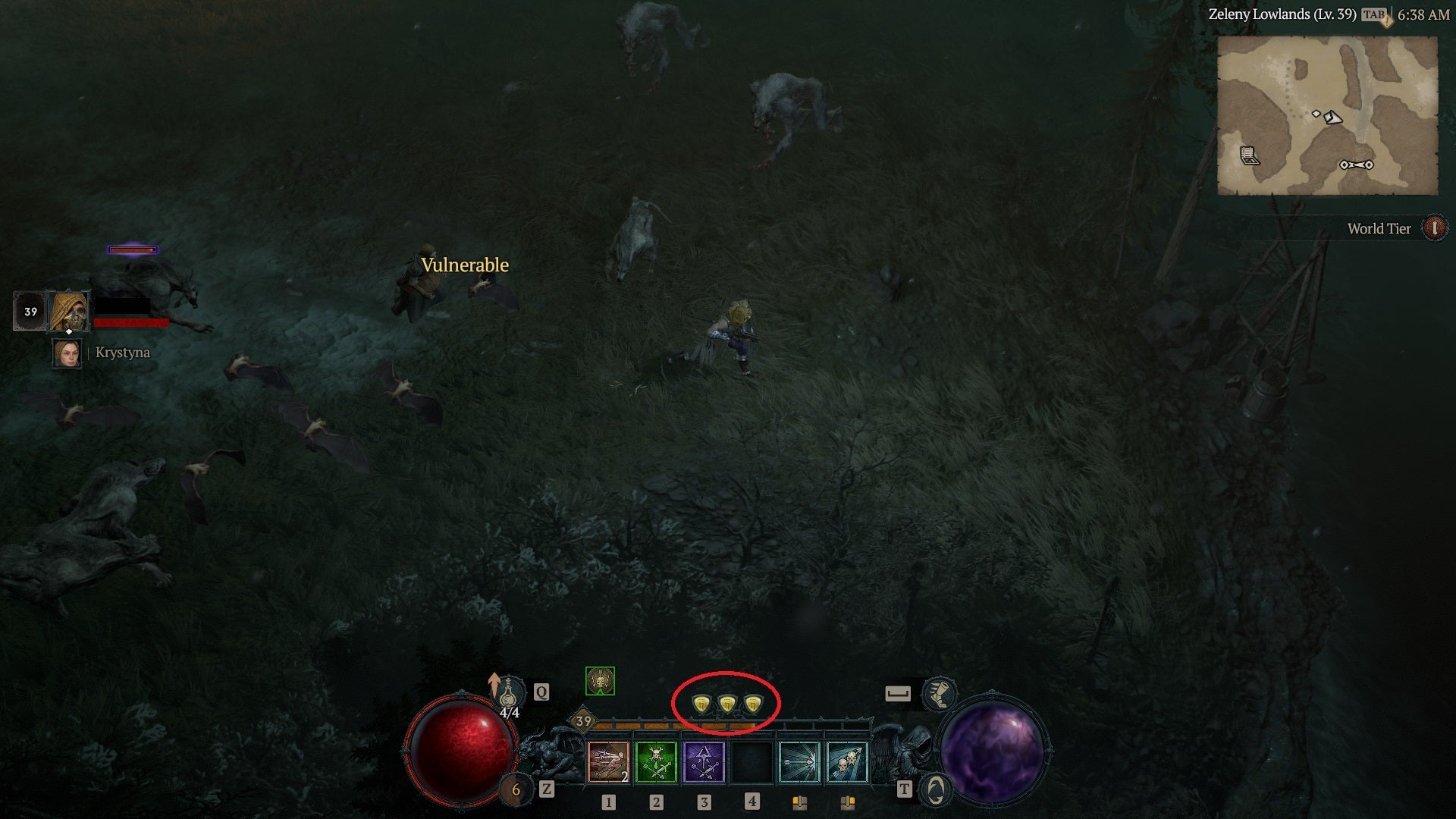1456x819 pixels.
Task: Click the Rain of Arrows ultimate skill icon
Action: point(849,762)
